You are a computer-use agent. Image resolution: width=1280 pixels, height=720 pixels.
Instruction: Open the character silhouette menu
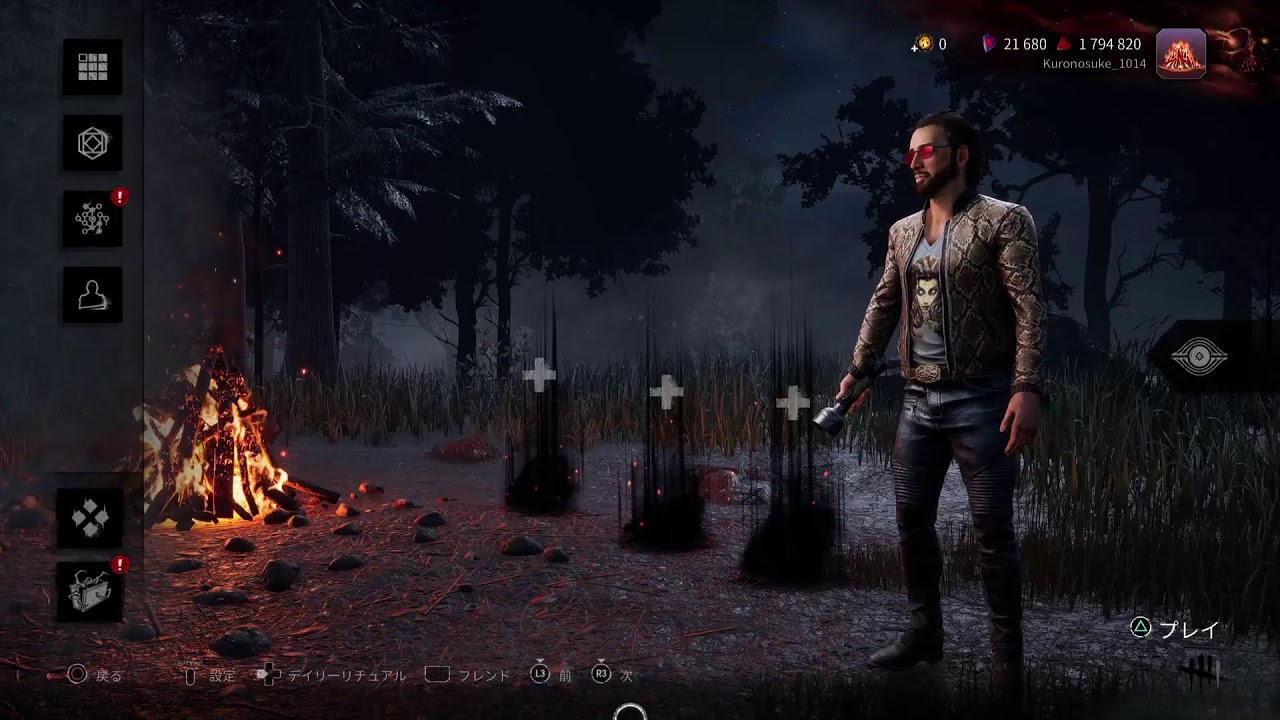[x=92, y=295]
